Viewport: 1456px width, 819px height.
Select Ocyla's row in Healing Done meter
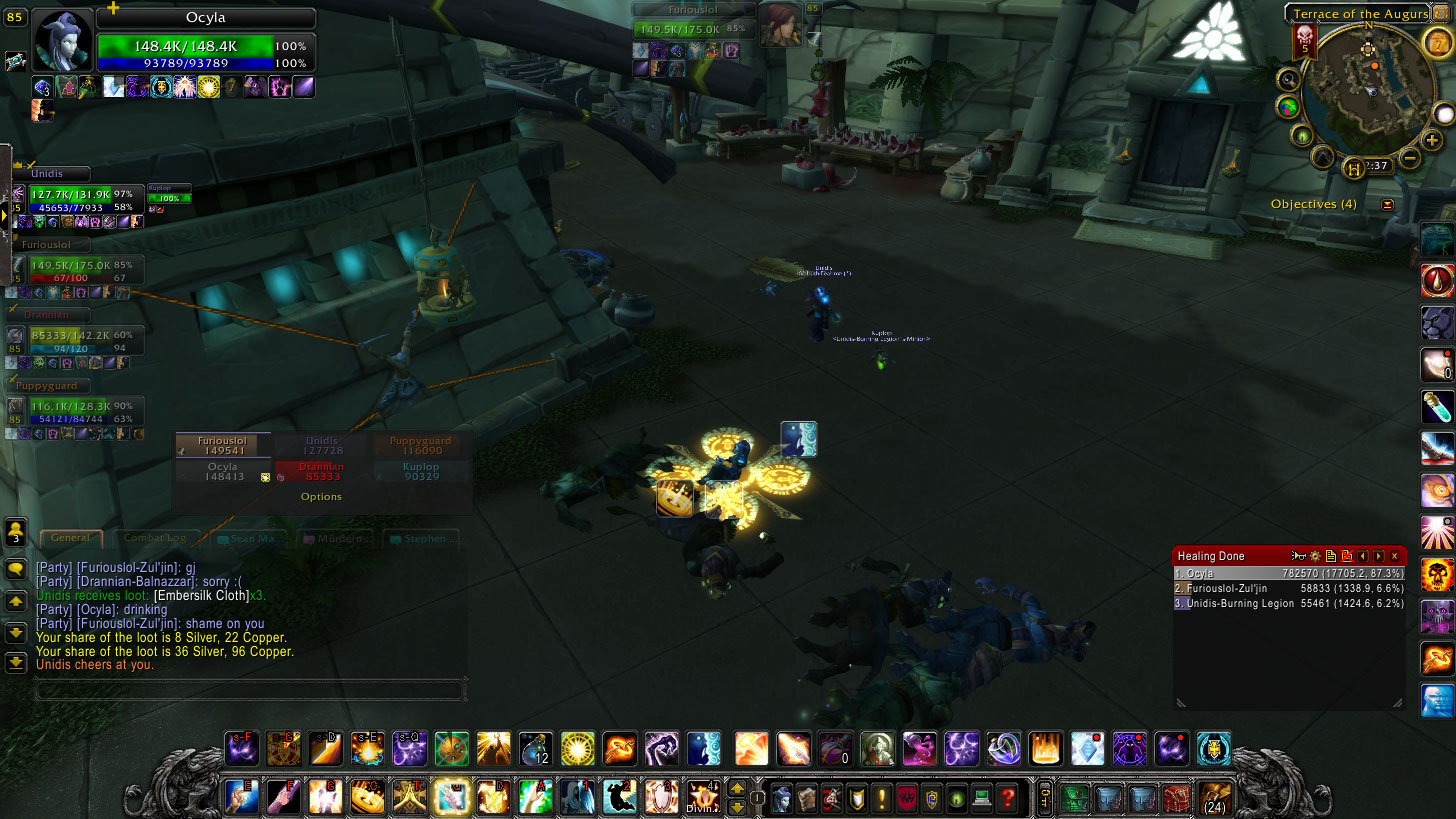1289,574
